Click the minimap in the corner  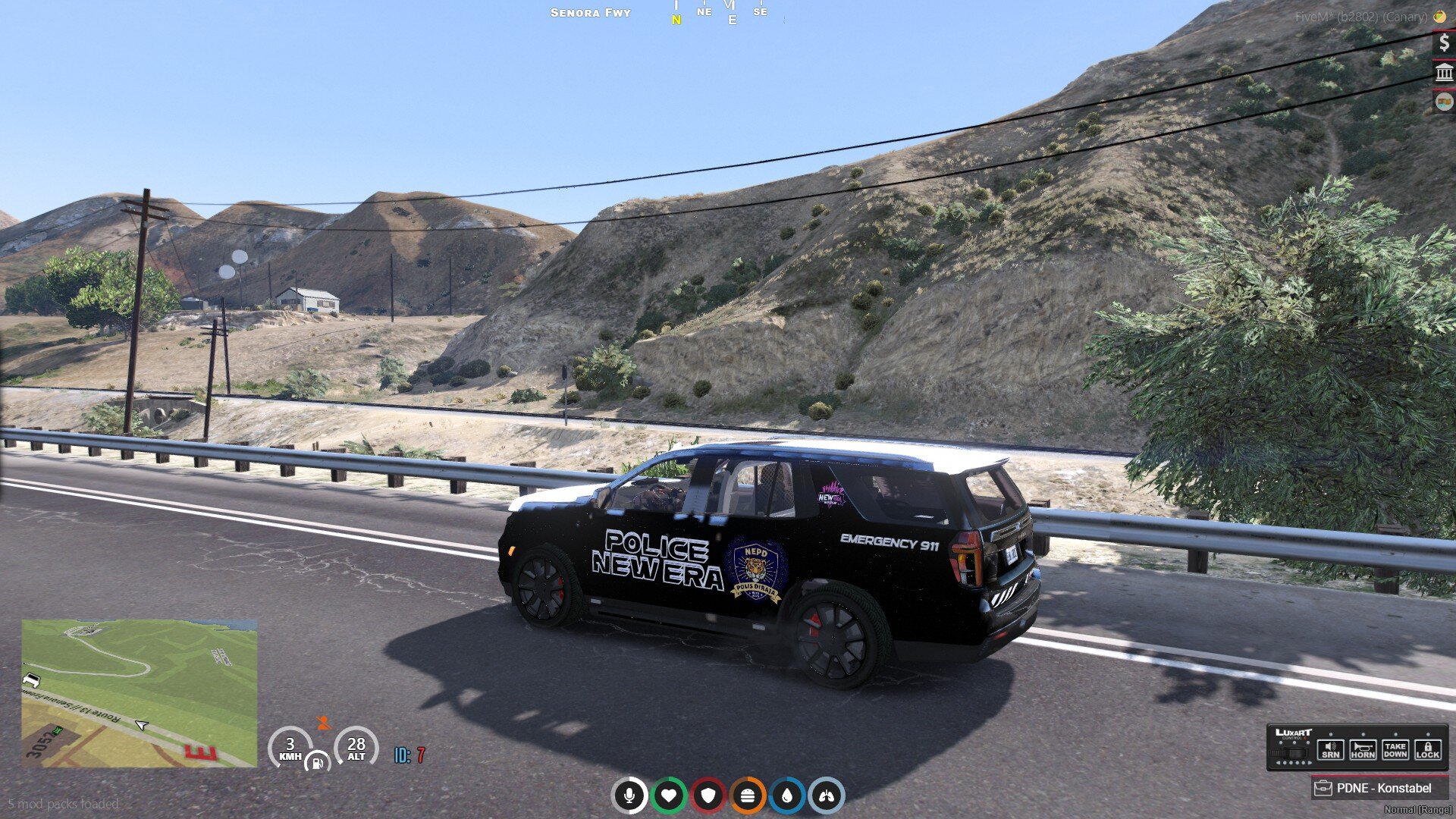140,693
